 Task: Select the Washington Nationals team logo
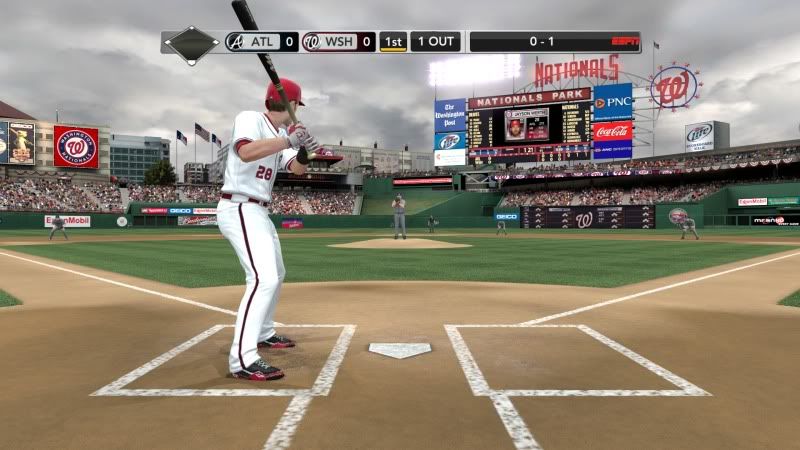pos(312,42)
